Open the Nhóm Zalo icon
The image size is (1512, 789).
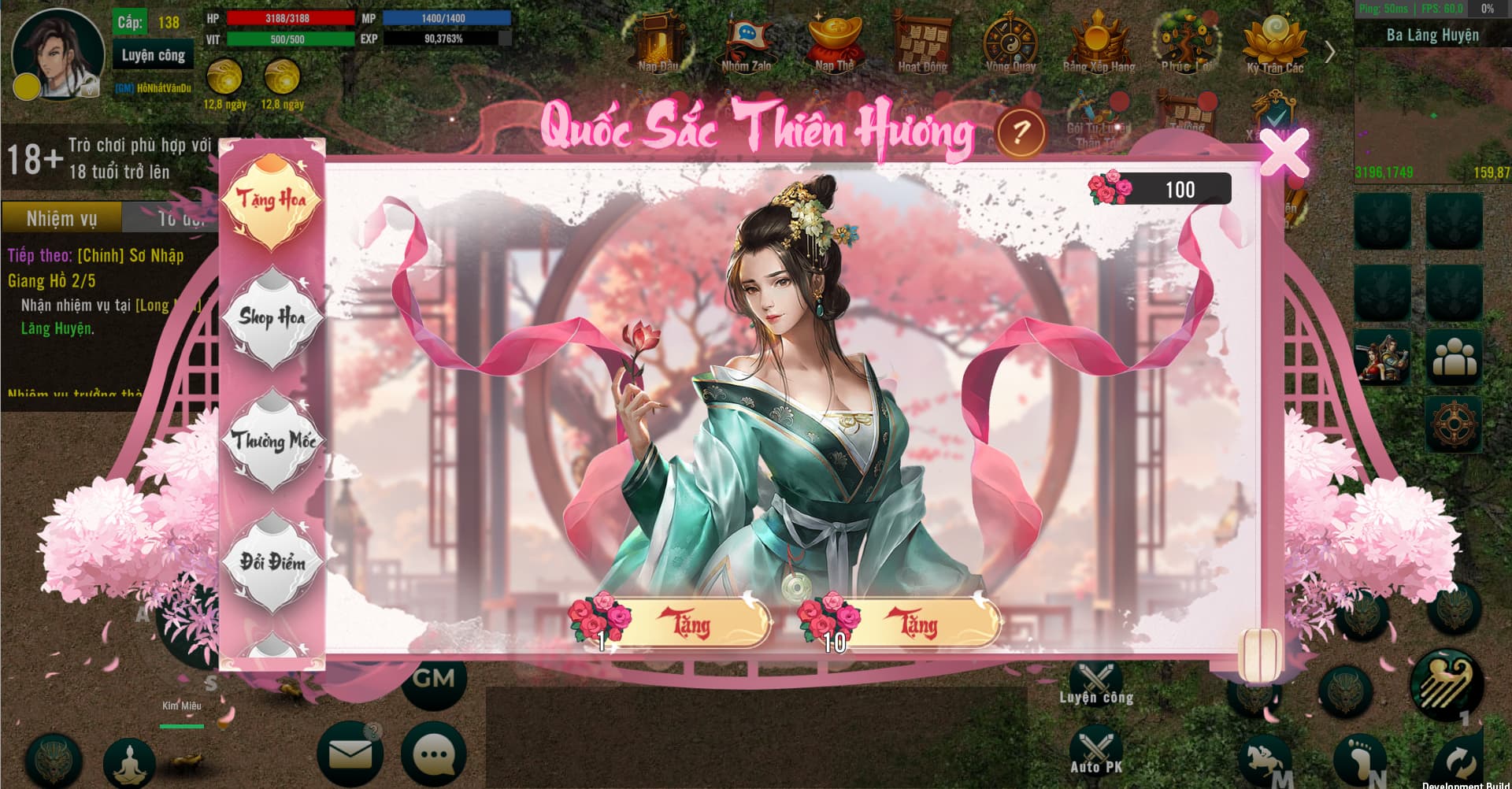click(746, 43)
